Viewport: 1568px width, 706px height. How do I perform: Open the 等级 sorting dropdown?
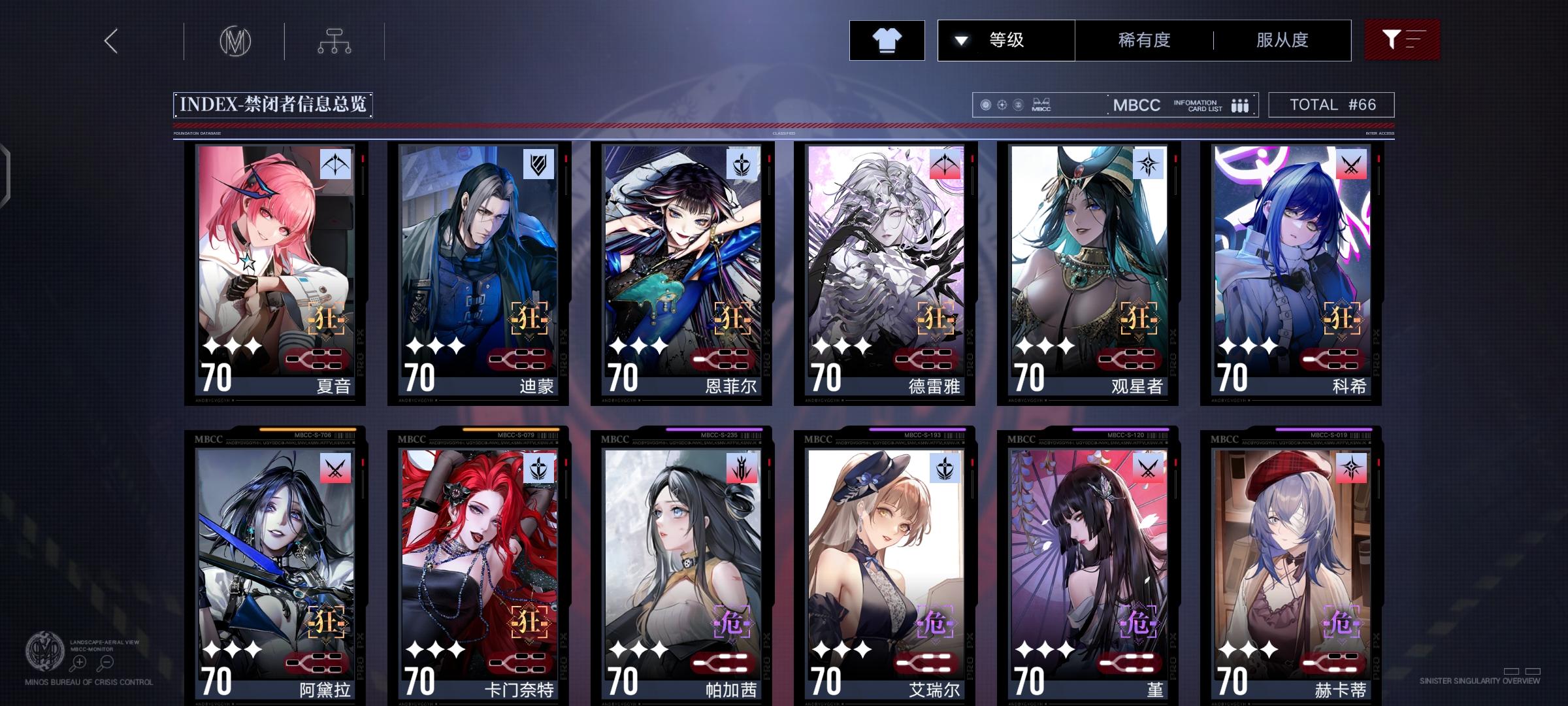pos(1006,40)
